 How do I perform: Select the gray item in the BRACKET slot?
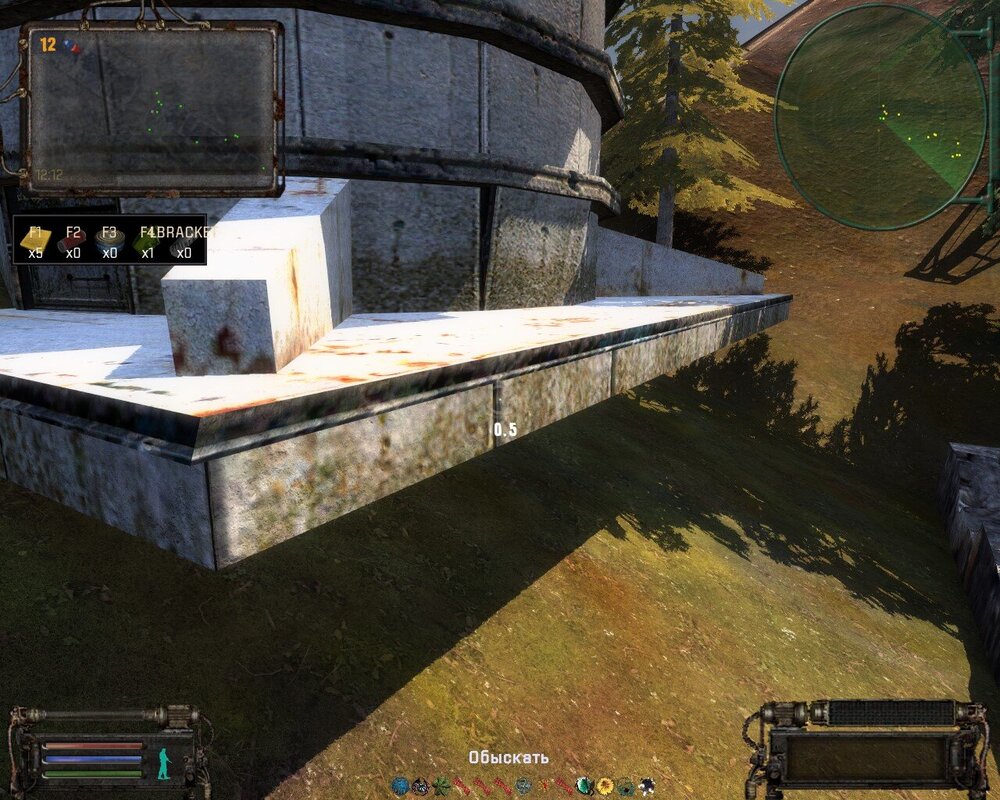point(183,243)
